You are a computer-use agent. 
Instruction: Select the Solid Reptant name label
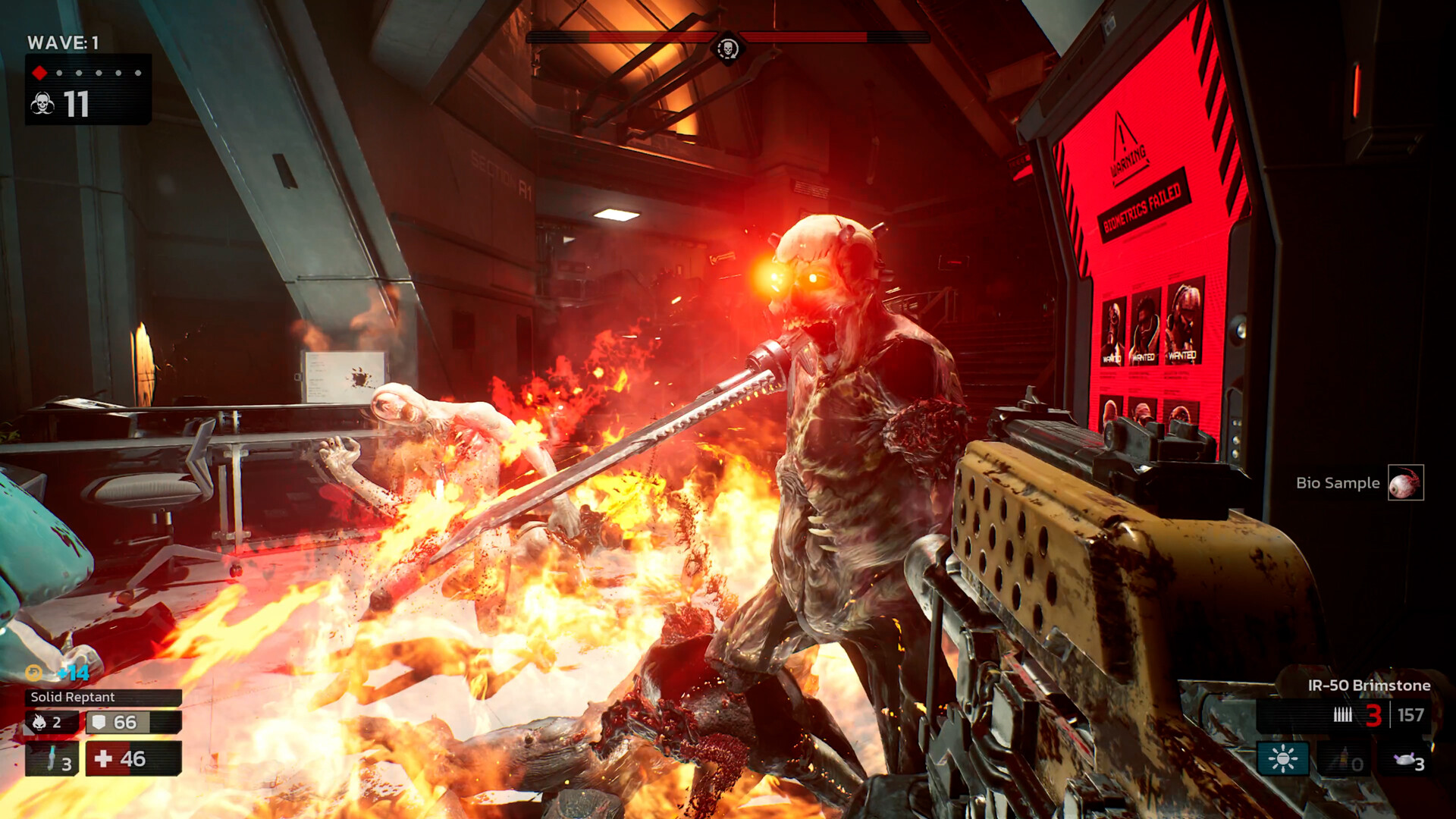pos(73,698)
